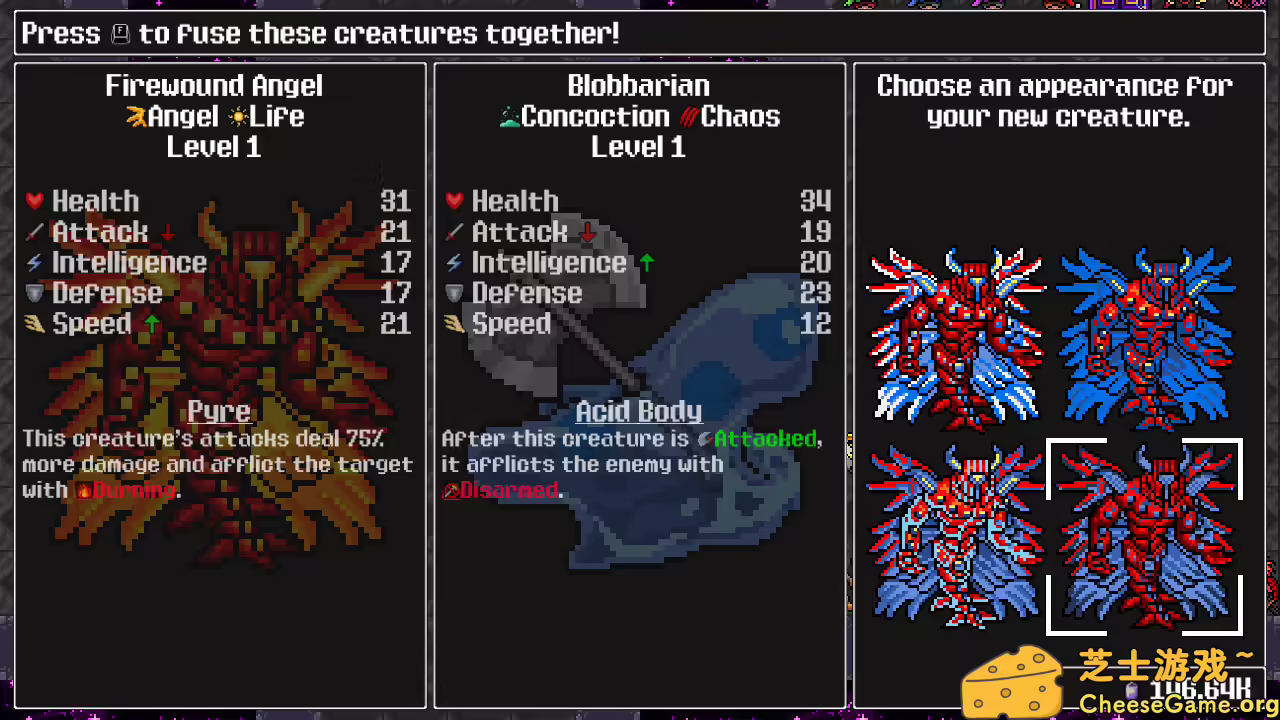Click the Speed wing icon under Blobbarian stats

(455, 323)
